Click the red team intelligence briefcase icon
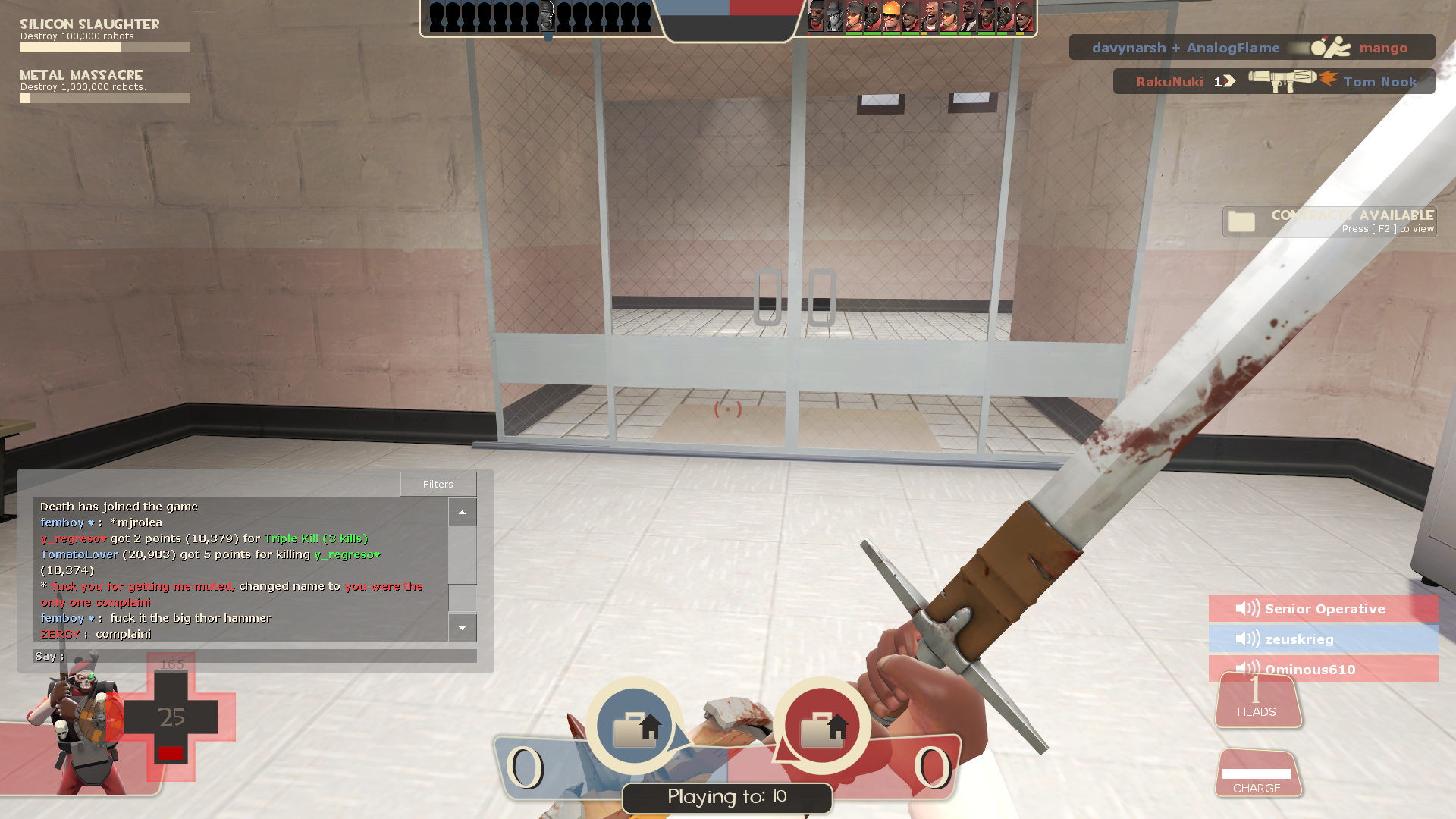The image size is (1456, 819). coord(822,726)
